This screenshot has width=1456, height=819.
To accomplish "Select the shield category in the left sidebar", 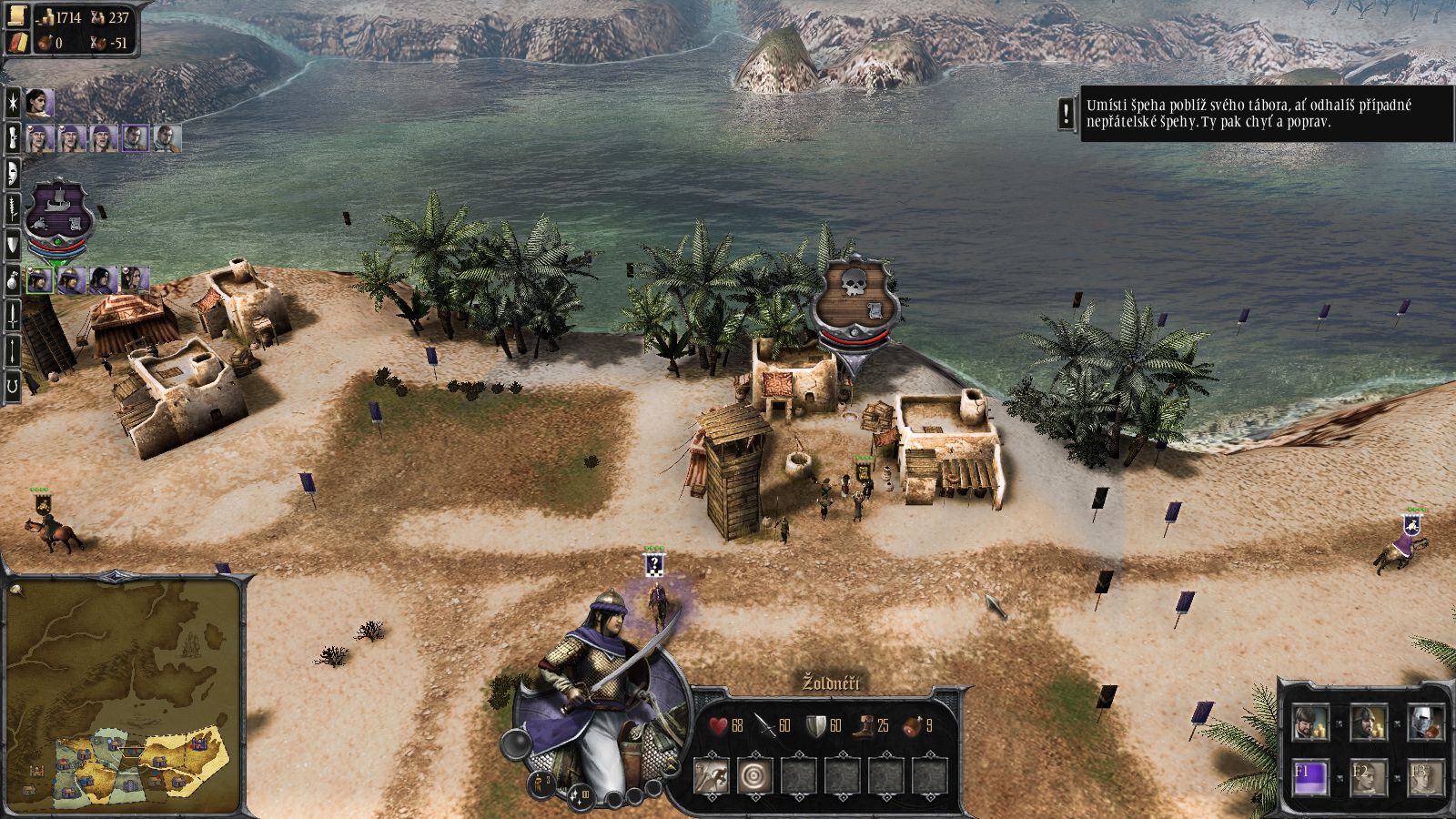I will coord(13,244).
